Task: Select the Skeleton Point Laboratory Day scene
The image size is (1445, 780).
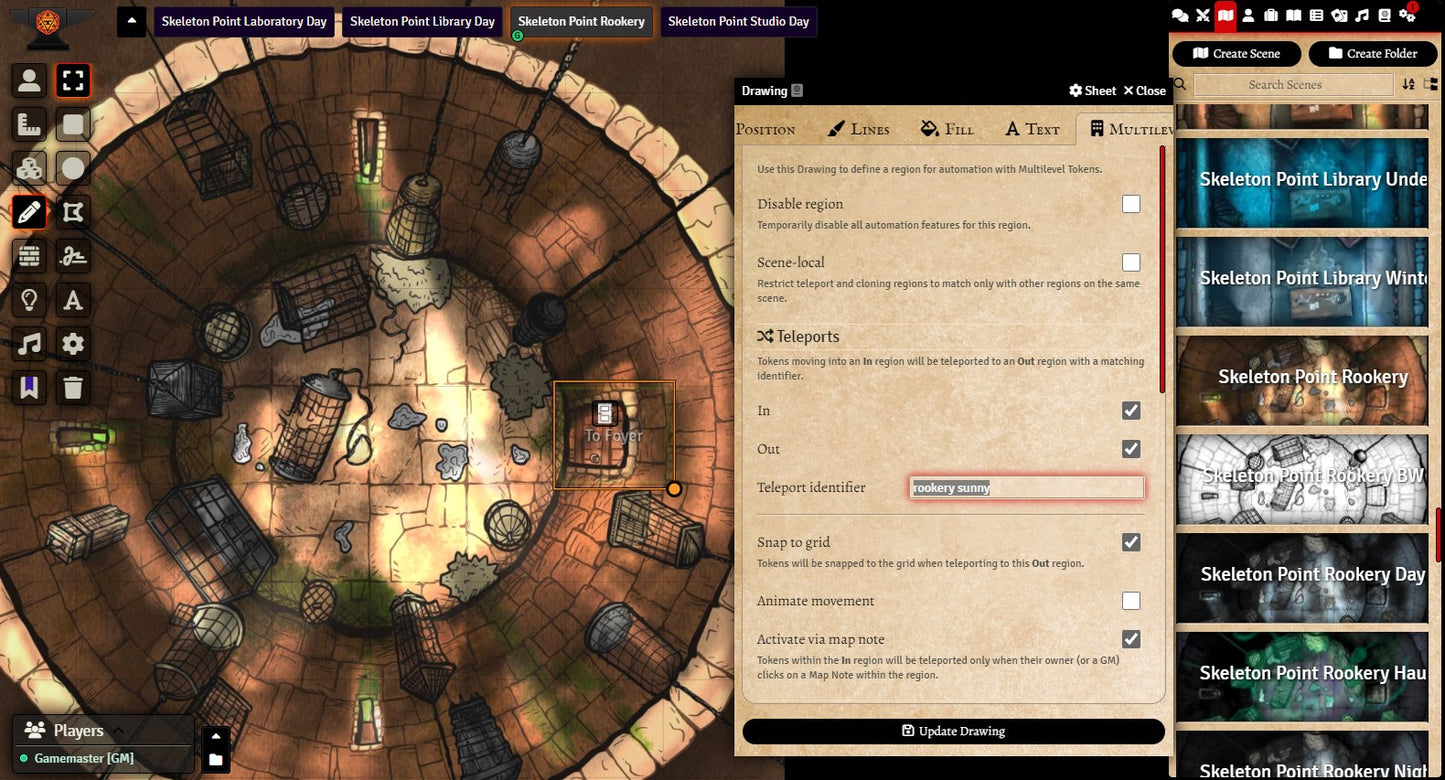Action: point(244,21)
